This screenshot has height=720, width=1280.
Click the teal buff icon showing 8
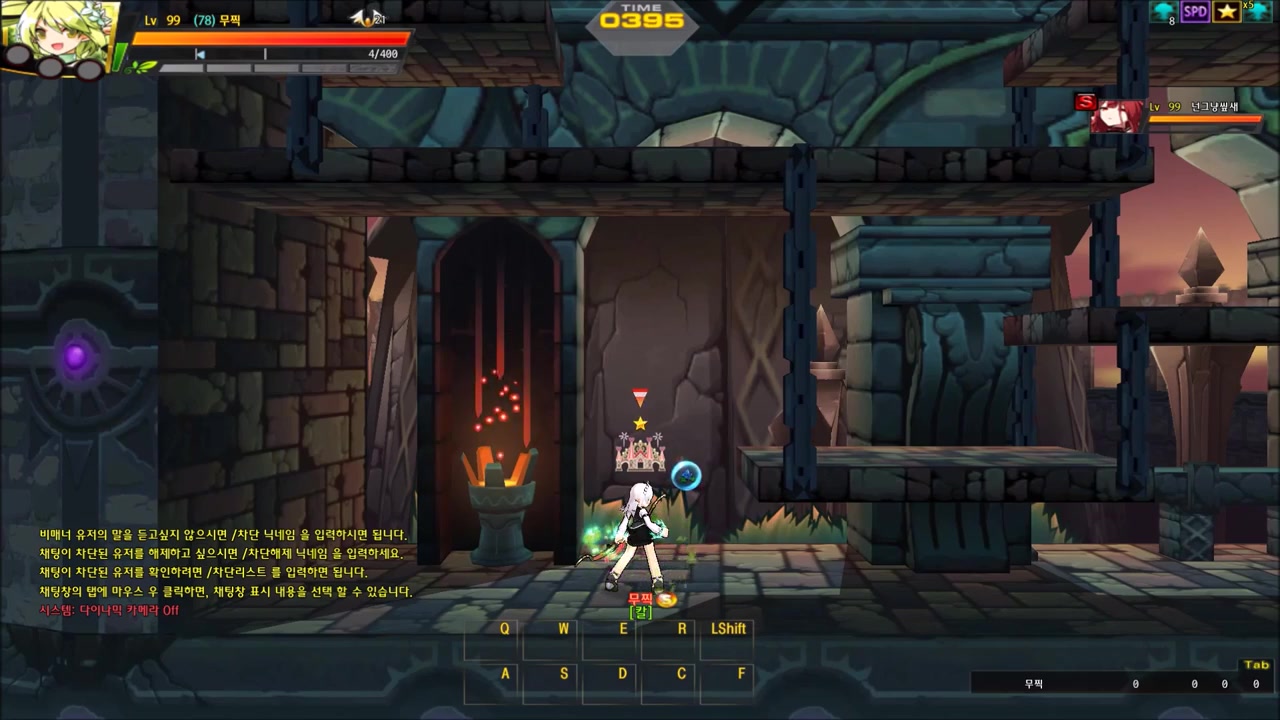pyautogui.click(x=1163, y=12)
